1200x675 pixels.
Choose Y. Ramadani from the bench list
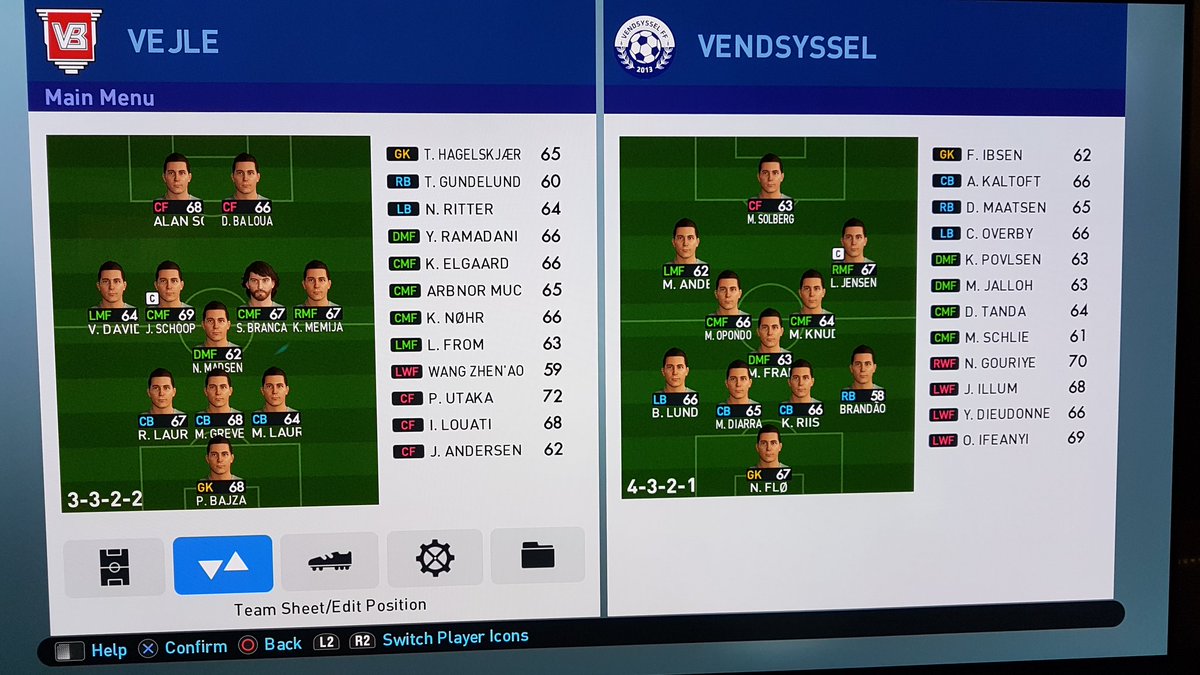click(x=471, y=236)
